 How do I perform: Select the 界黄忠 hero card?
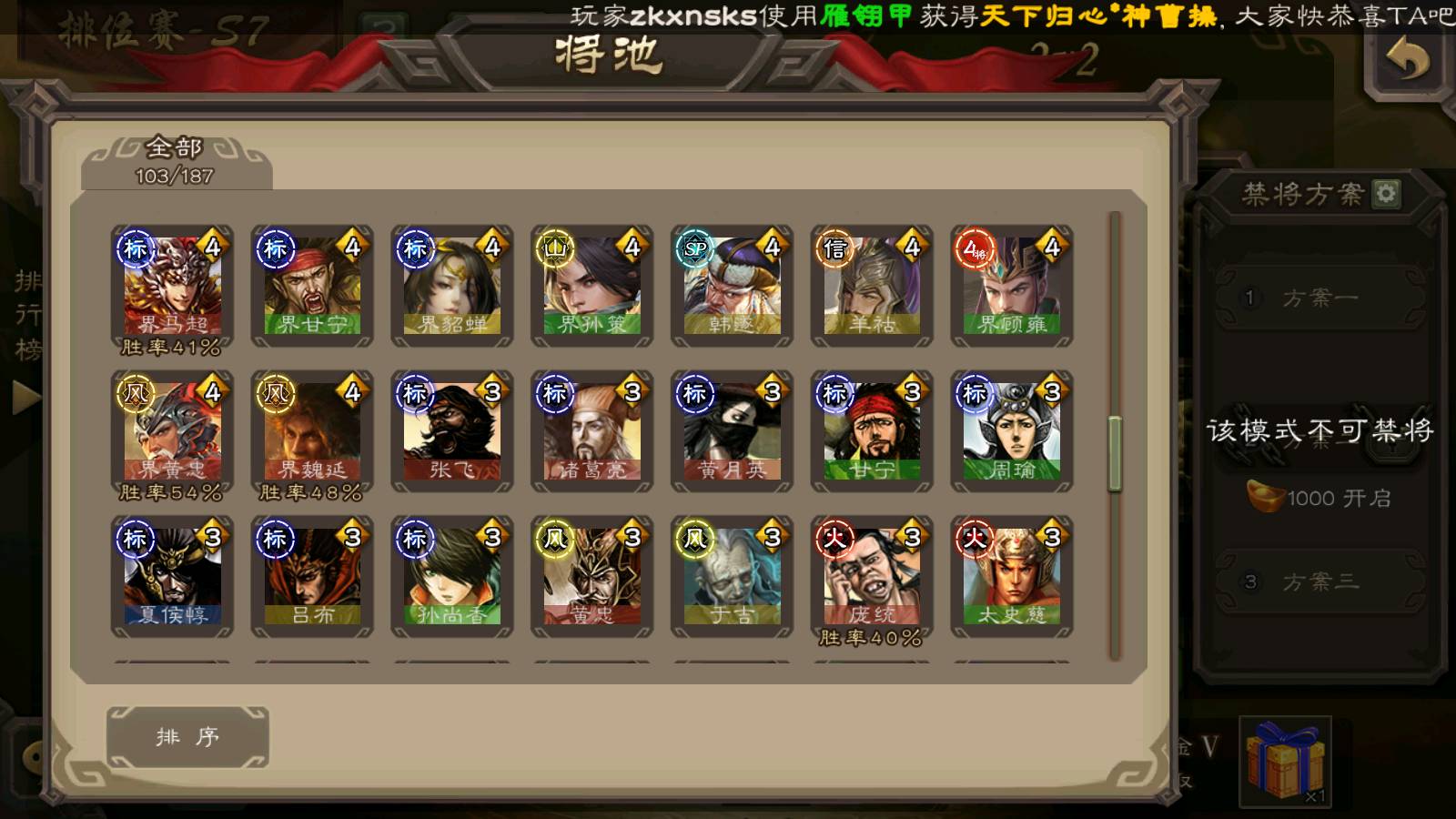coord(173,432)
